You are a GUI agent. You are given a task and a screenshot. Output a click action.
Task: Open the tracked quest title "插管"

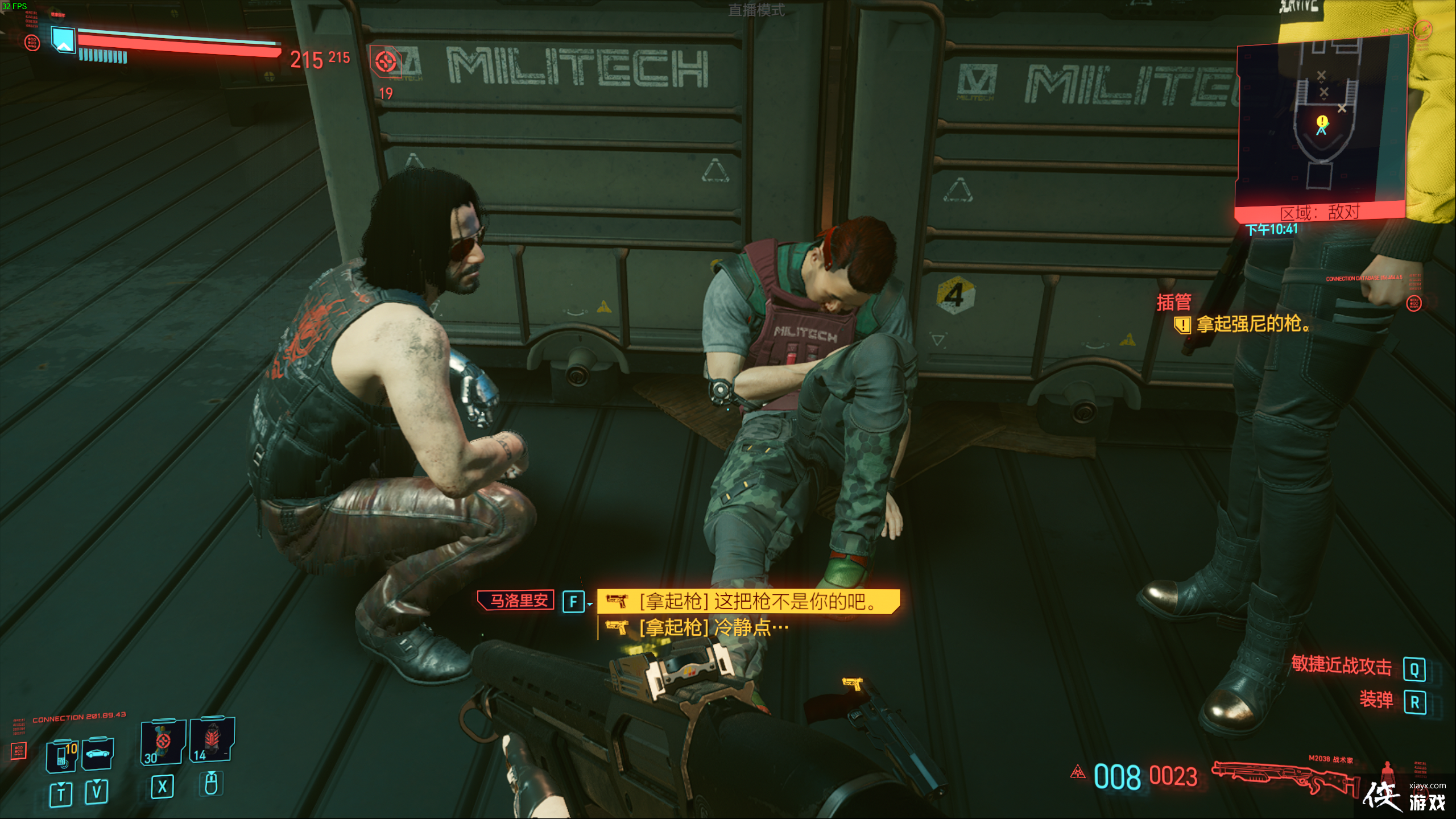pyautogui.click(x=1173, y=302)
